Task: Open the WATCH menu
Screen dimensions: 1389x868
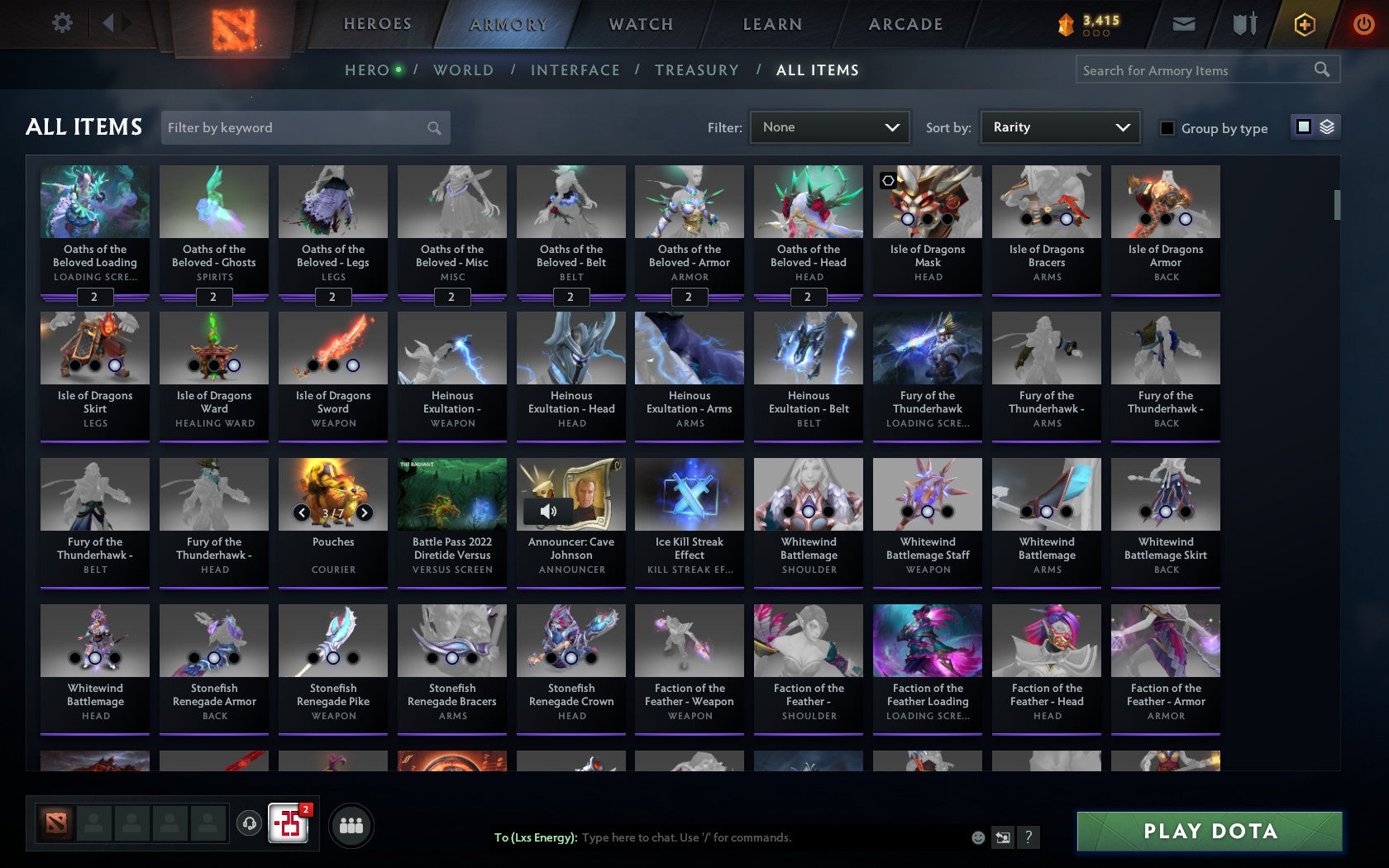Action: (x=639, y=24)
